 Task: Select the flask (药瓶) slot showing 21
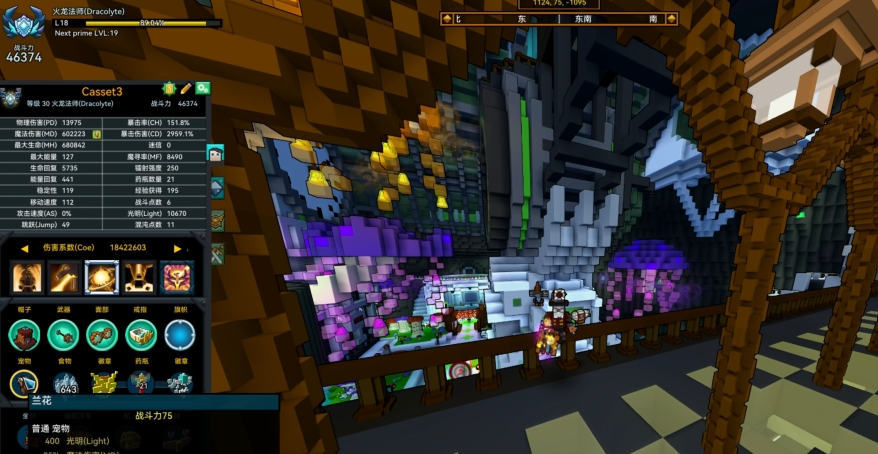click(x=141, y=383)
